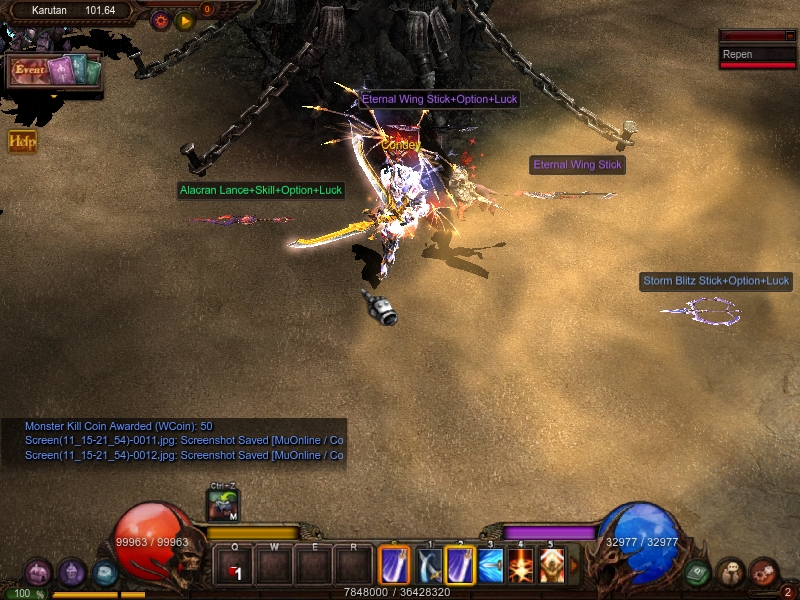Activate the muscular figure buff skill
800x600 pixels.
pos(551,566)
